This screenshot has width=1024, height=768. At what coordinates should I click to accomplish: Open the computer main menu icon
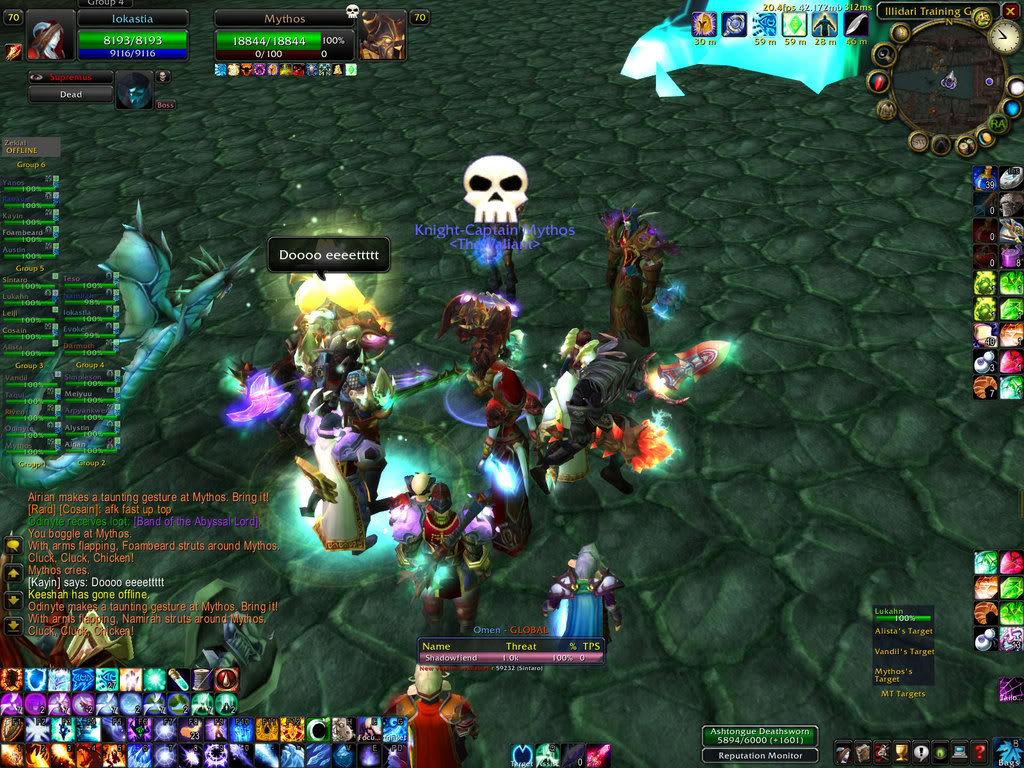tap(959, 753)
